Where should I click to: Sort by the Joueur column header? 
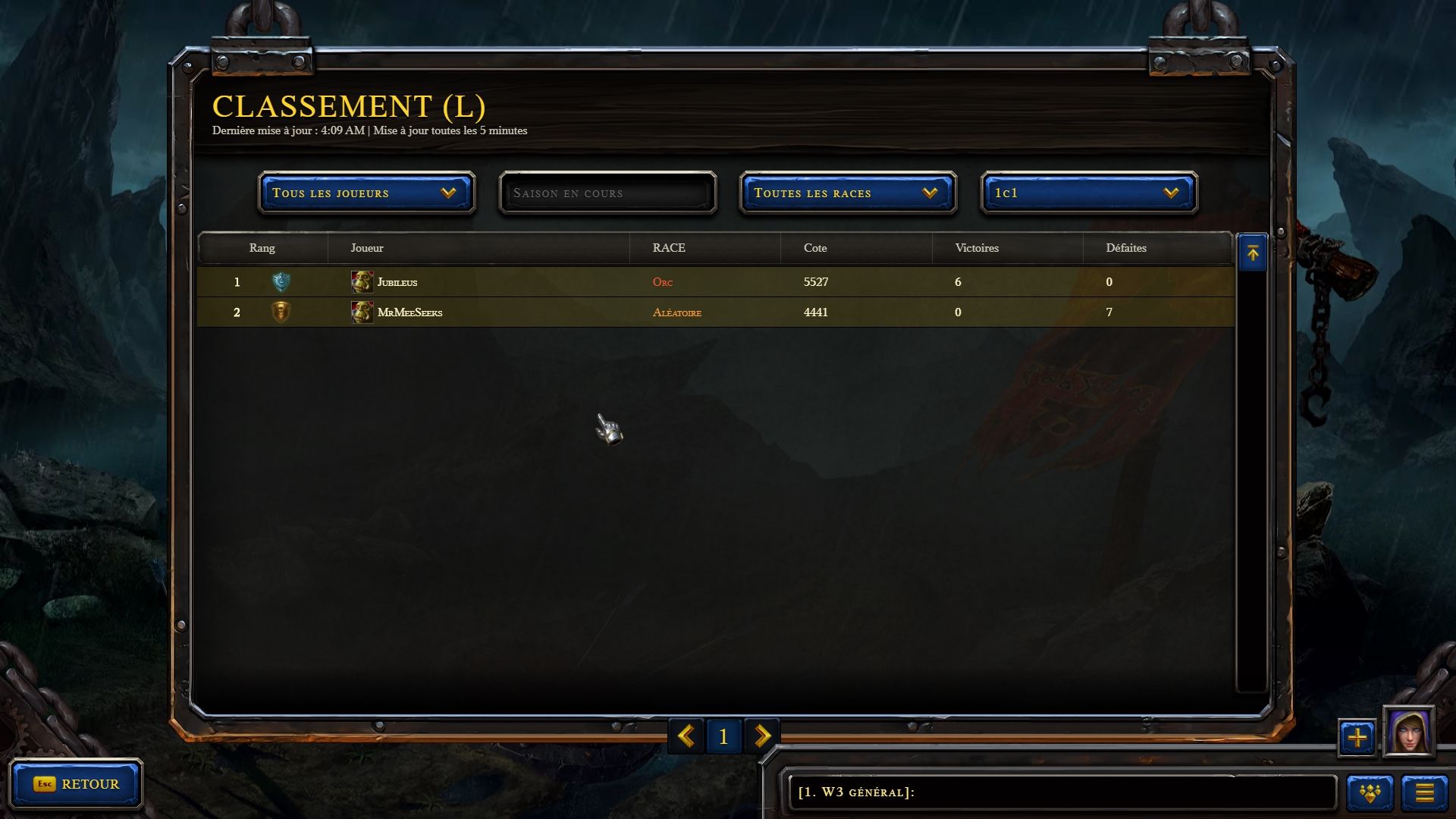[x=367, y=248]
